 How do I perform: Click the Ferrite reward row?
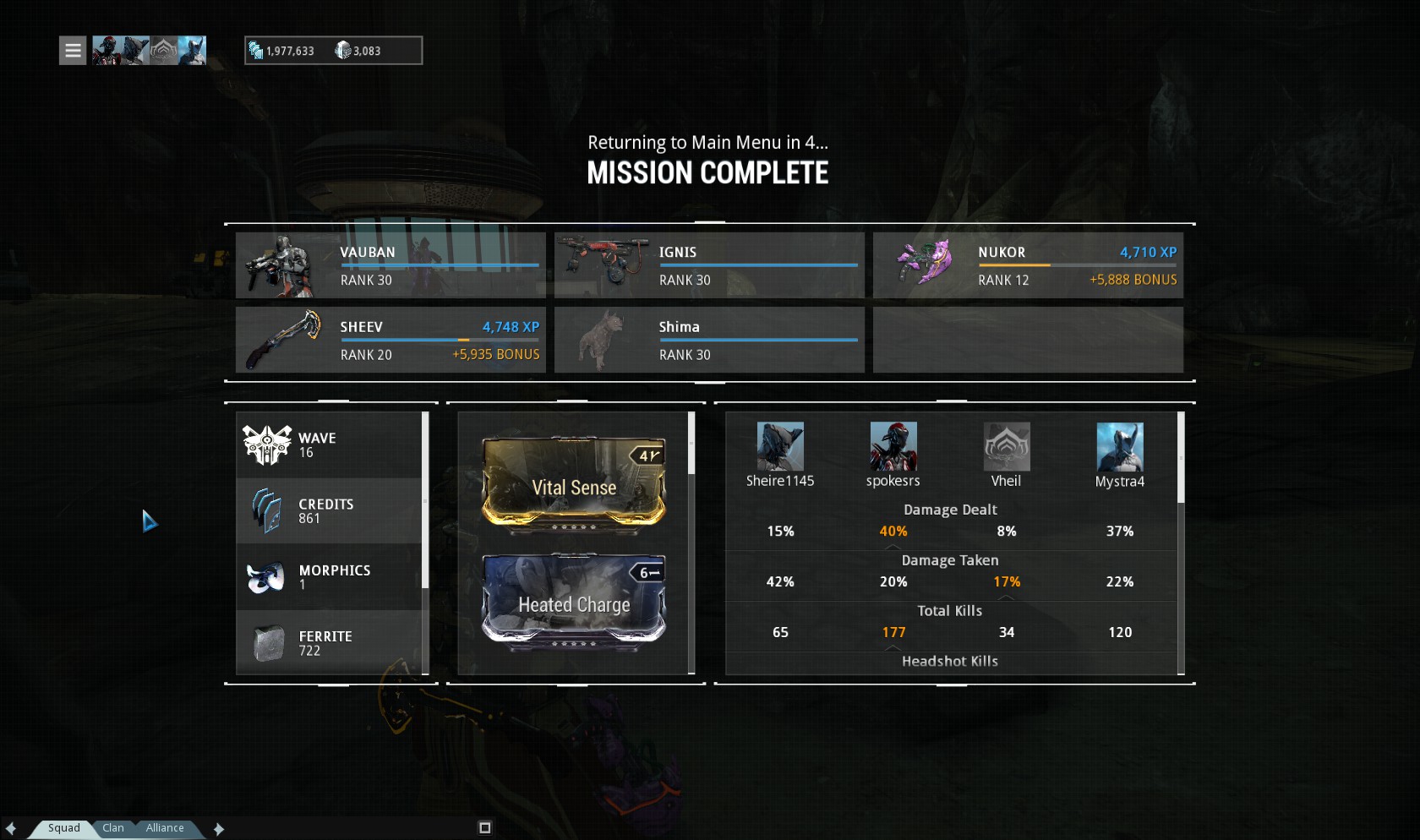pyautogui.click(x=329, y=643)
